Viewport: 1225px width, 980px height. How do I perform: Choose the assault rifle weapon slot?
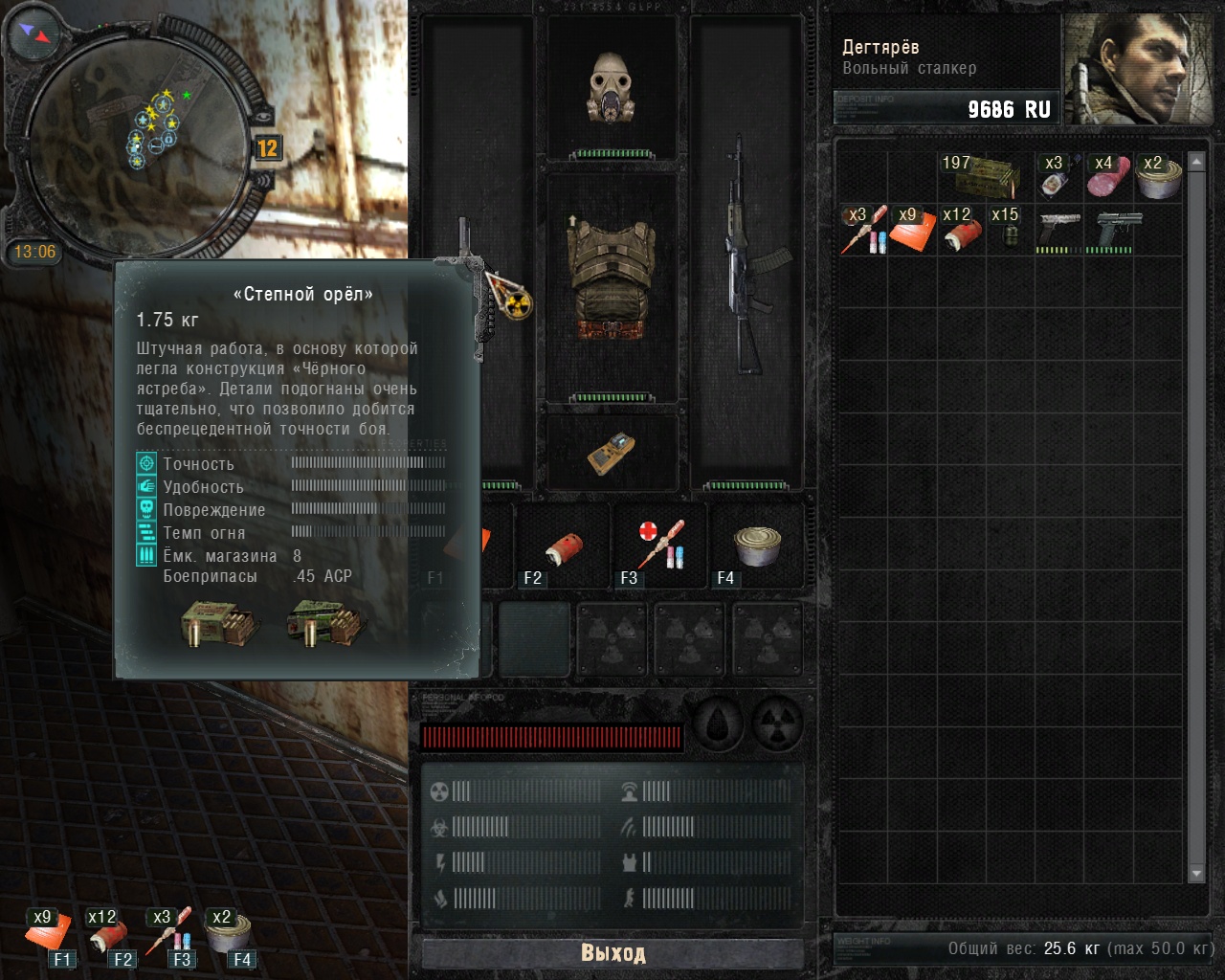(x=746, y=256)
